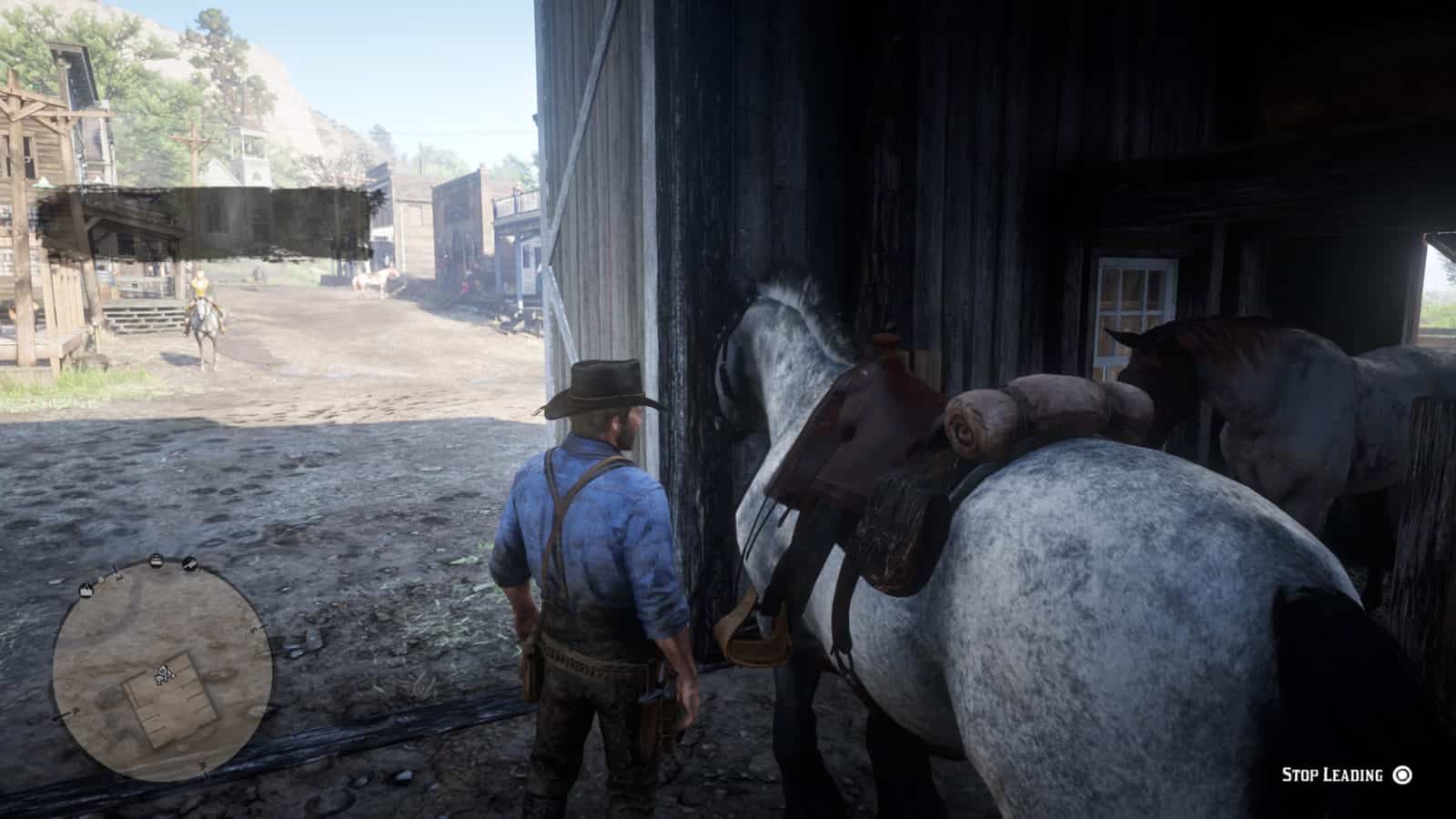Click the leftmost building icon on minimap rim
This screenshot has width=1456, height=819.
tap(86, 590)
